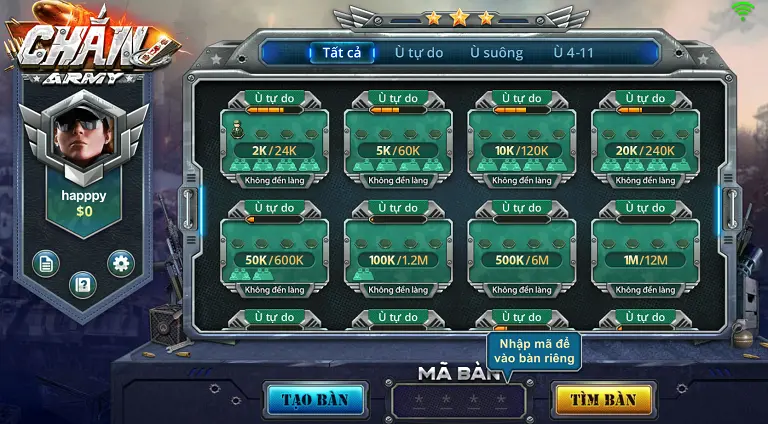Join the 50K/600K table

[x=274, y=254]
